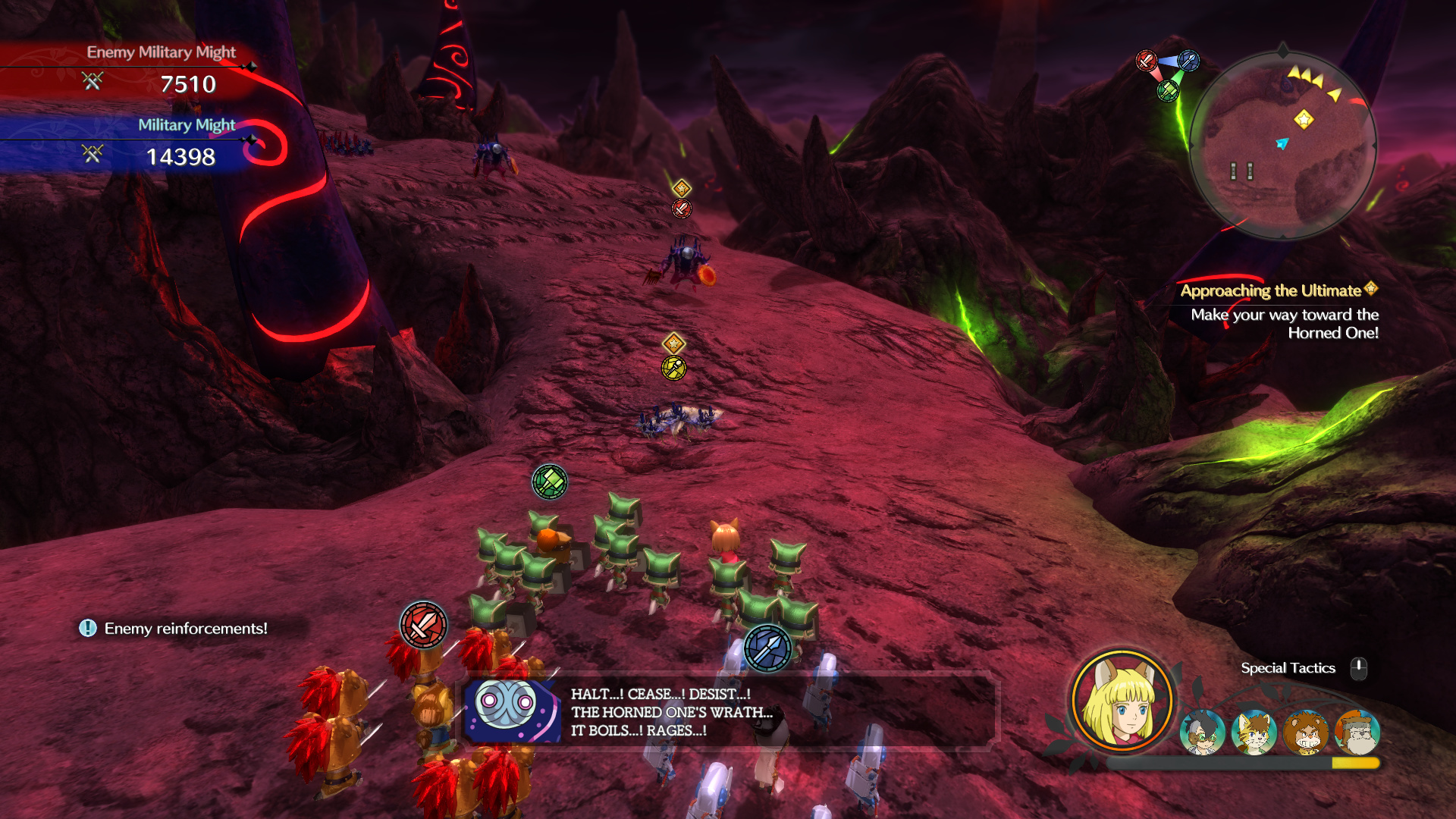Open the circular minimap

pyautogui.click(x=1282, y=144)
